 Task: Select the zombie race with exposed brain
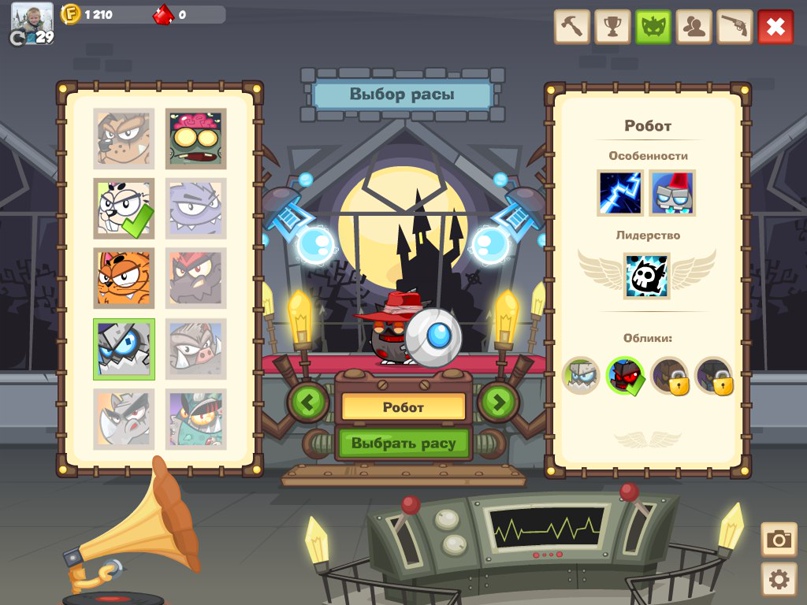(x=196, y=139)
